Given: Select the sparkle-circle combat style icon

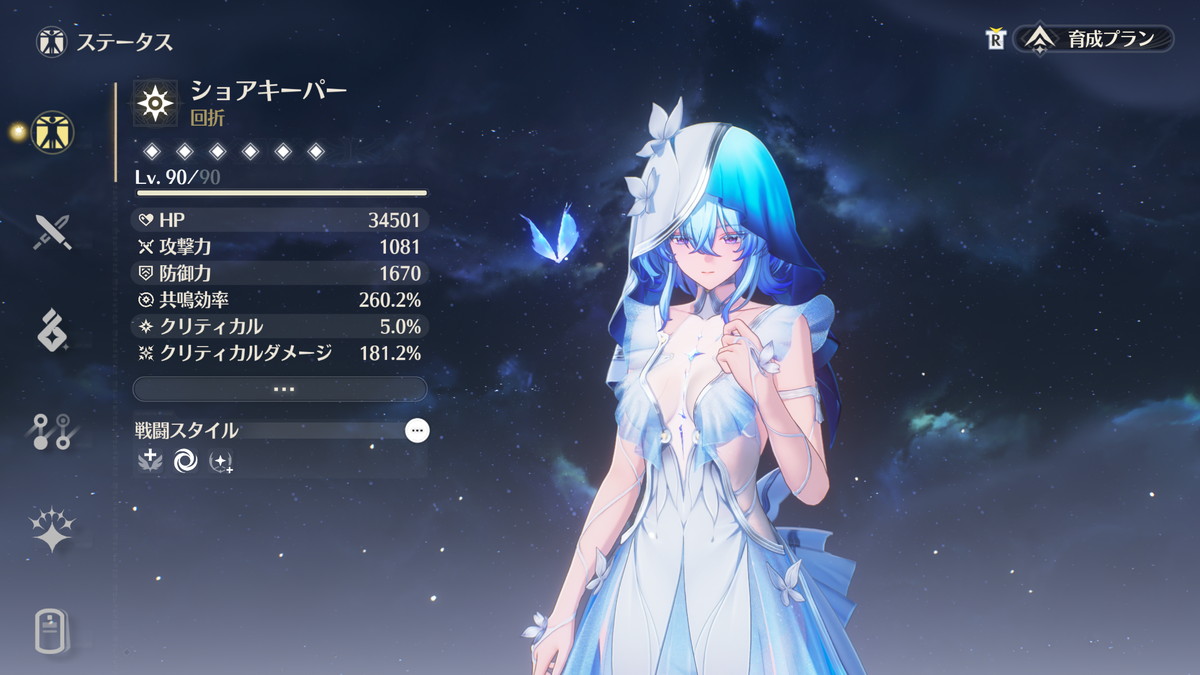Looking at the screenshot, I should [x=220, y=461].
